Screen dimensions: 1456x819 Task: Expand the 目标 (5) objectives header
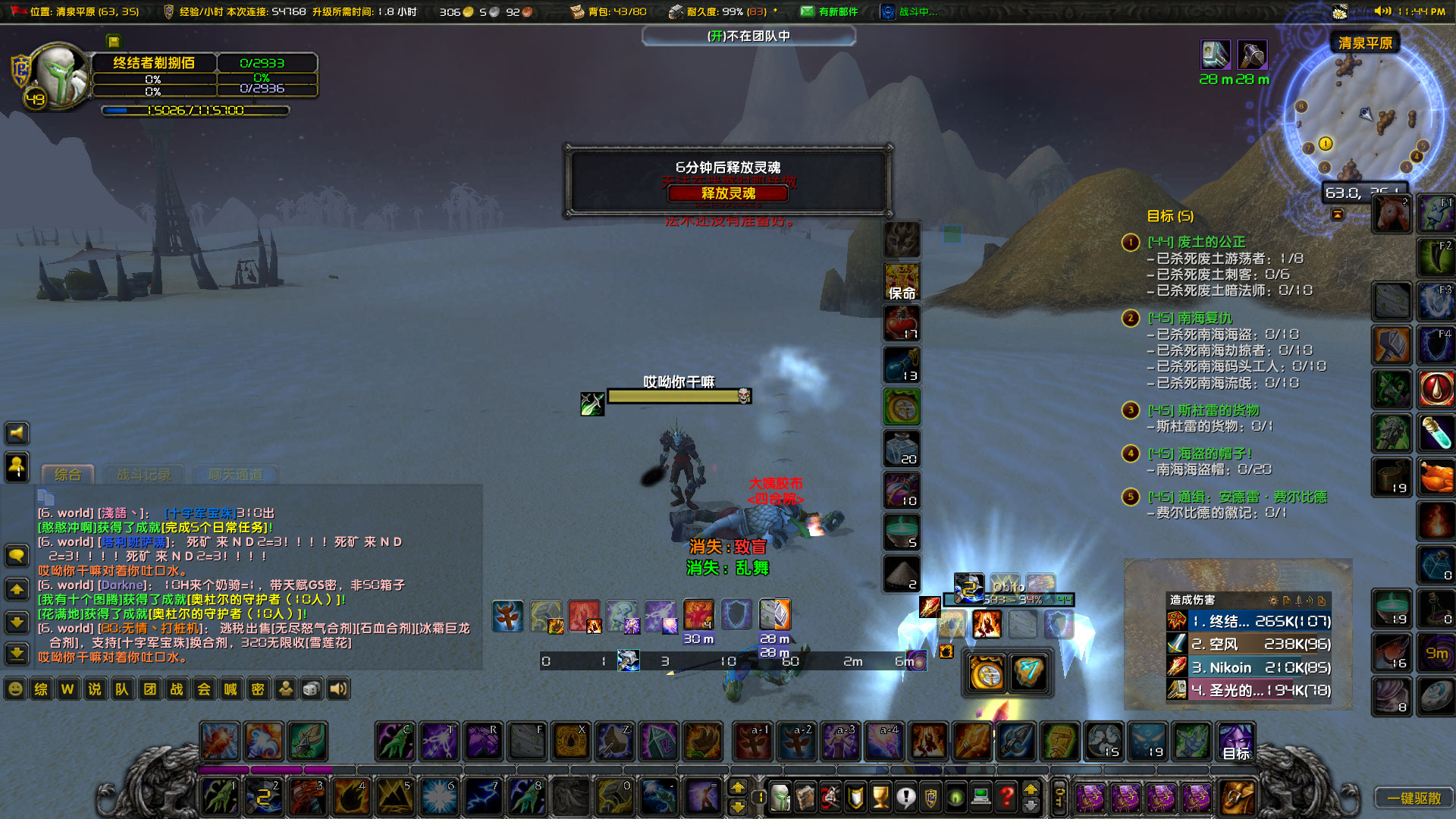(1168, 216)
